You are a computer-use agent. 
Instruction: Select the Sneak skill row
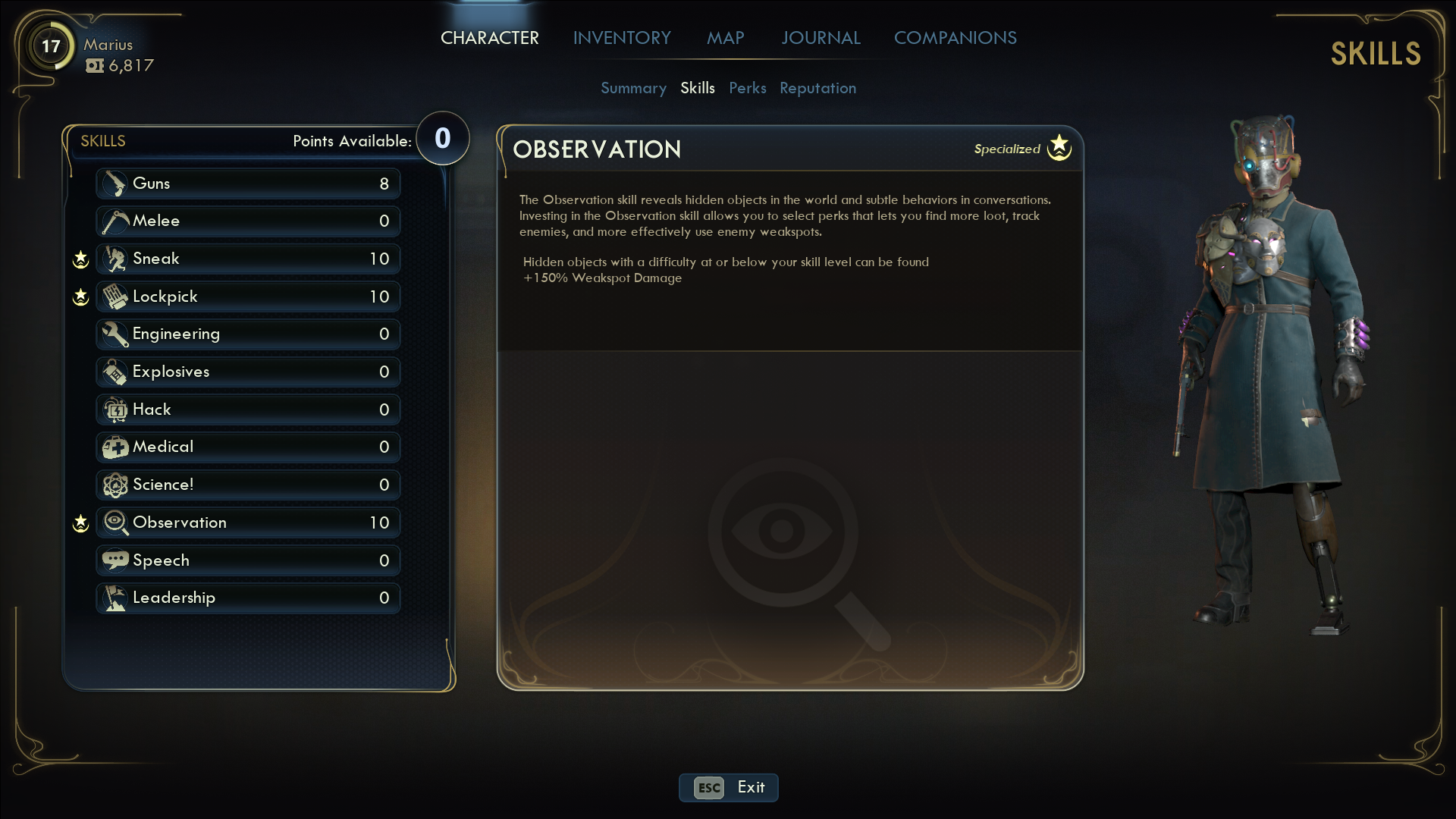(x=248, y=259)
